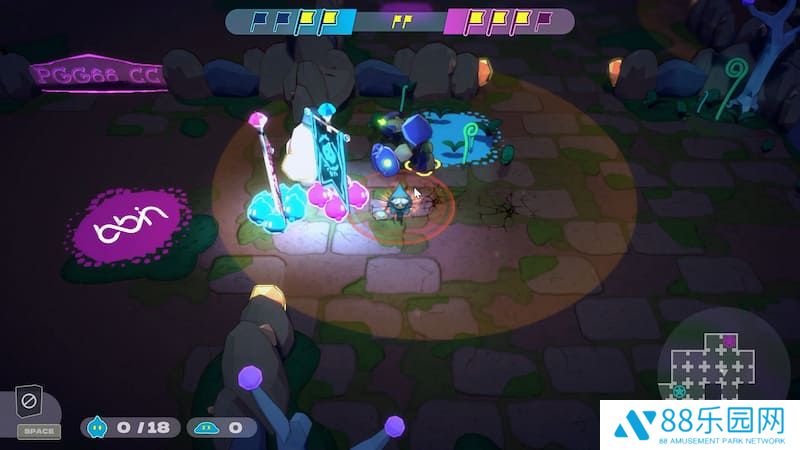Activate the banner ability slot icon
This screenshot has height=450, width=800.
tap(29, 405)
